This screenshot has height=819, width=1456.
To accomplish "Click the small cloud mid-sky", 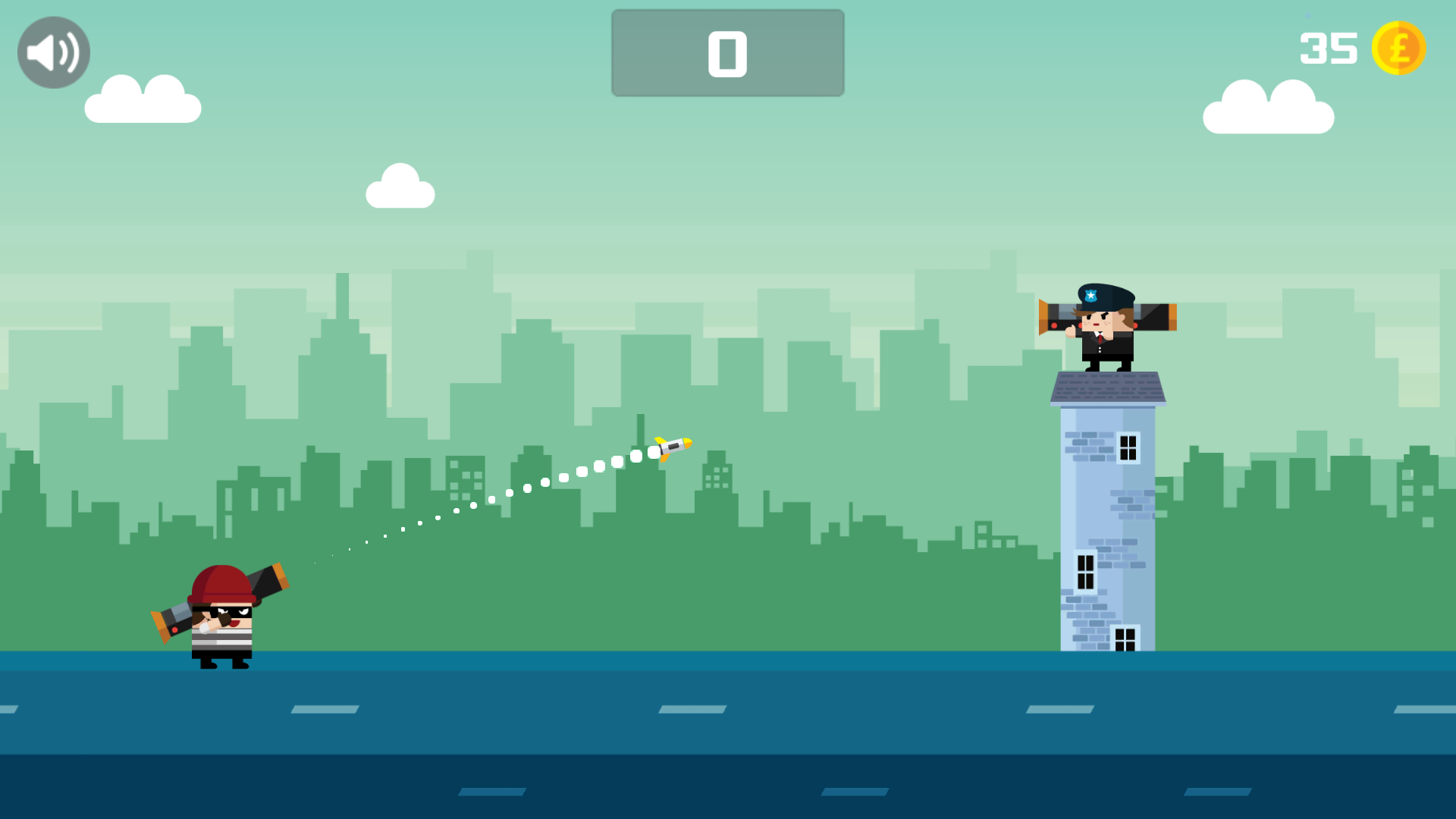I will [x=400, y=185].
